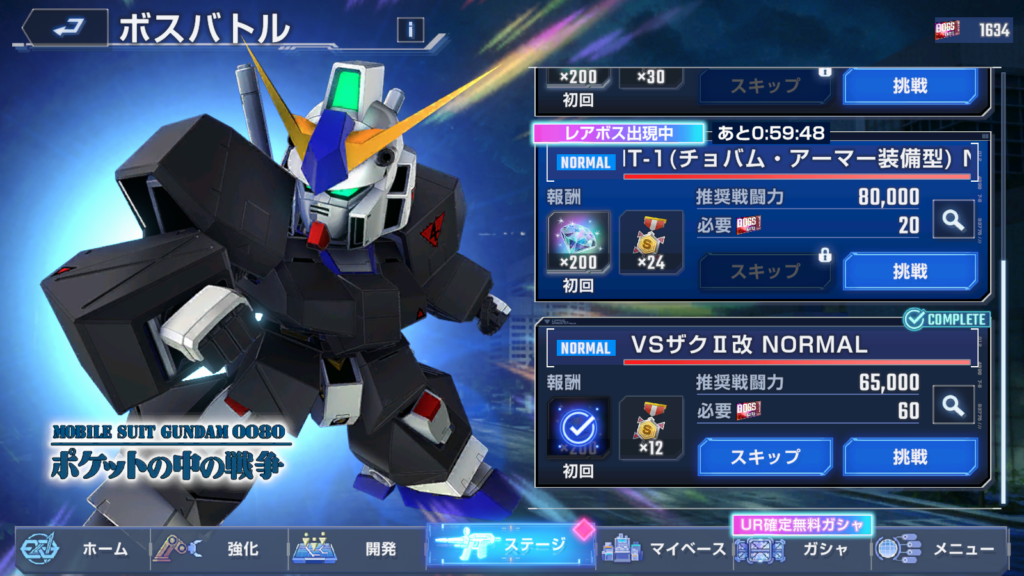Skip the VS ザクII改 NORMAL stage
Viewport: 1024px width, 576px height.
[x=764, y=457]
